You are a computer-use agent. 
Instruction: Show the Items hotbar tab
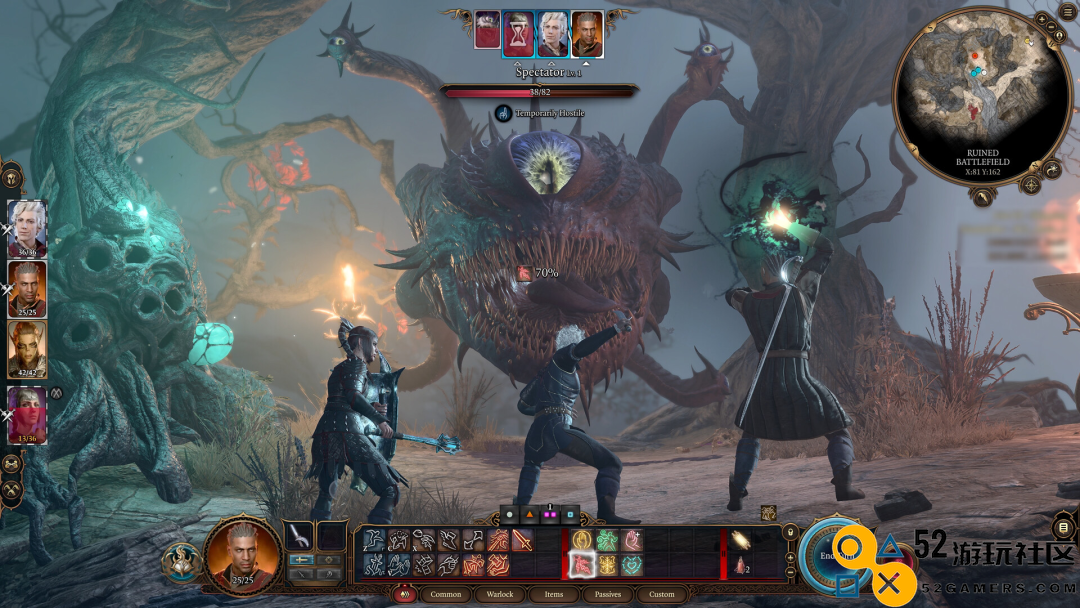(554, 594)
